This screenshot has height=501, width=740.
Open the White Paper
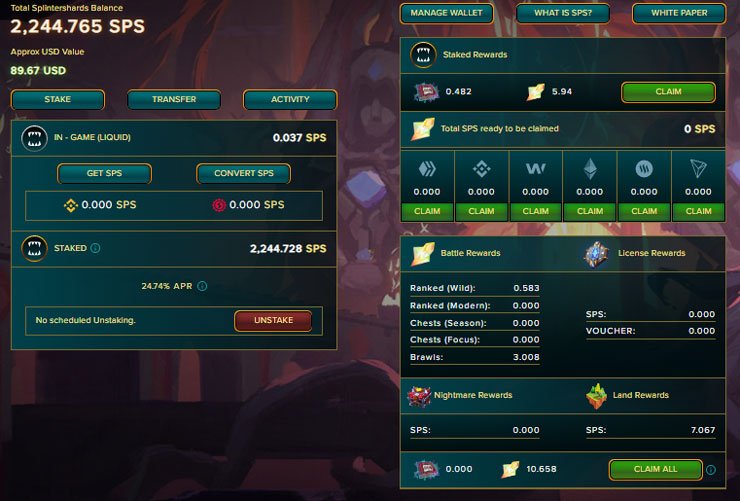point(679,13)
